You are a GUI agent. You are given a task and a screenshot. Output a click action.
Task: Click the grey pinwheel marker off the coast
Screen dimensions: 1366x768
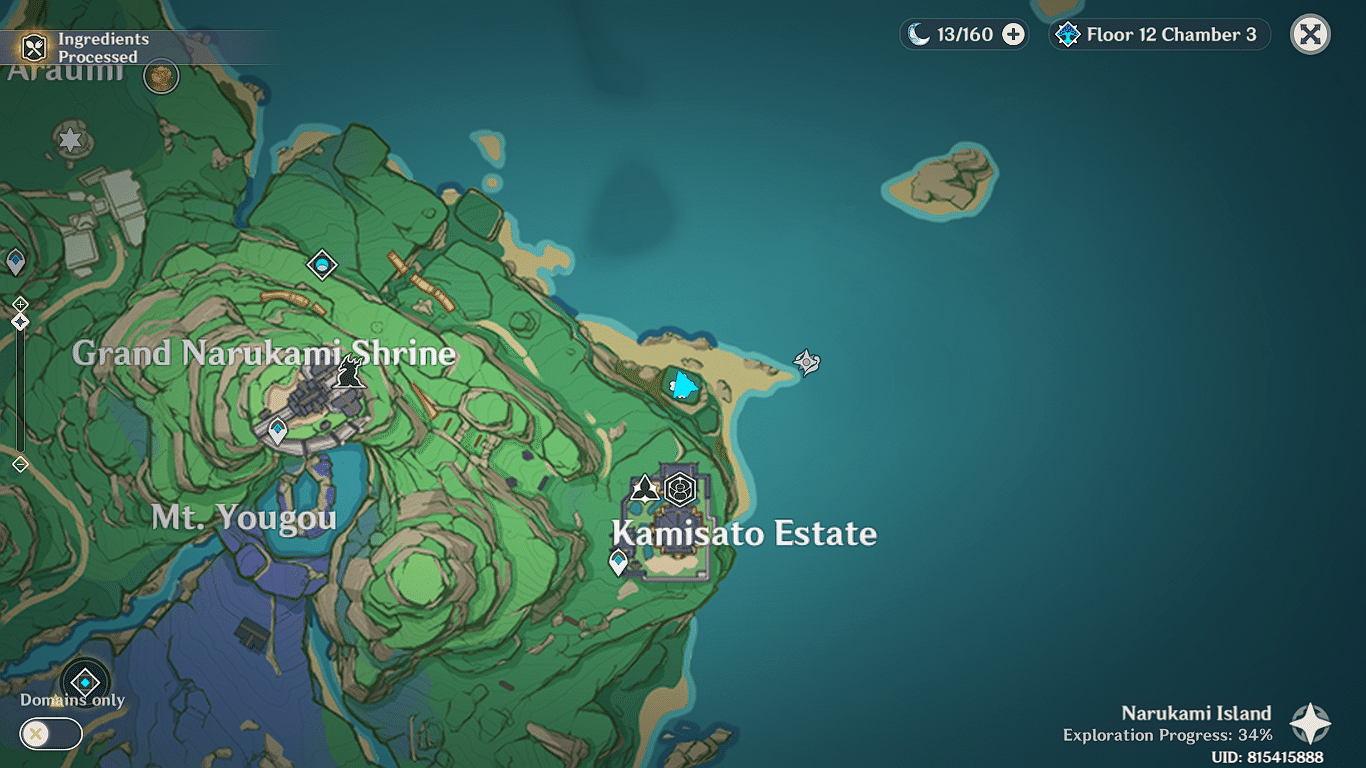click(807, 361)
